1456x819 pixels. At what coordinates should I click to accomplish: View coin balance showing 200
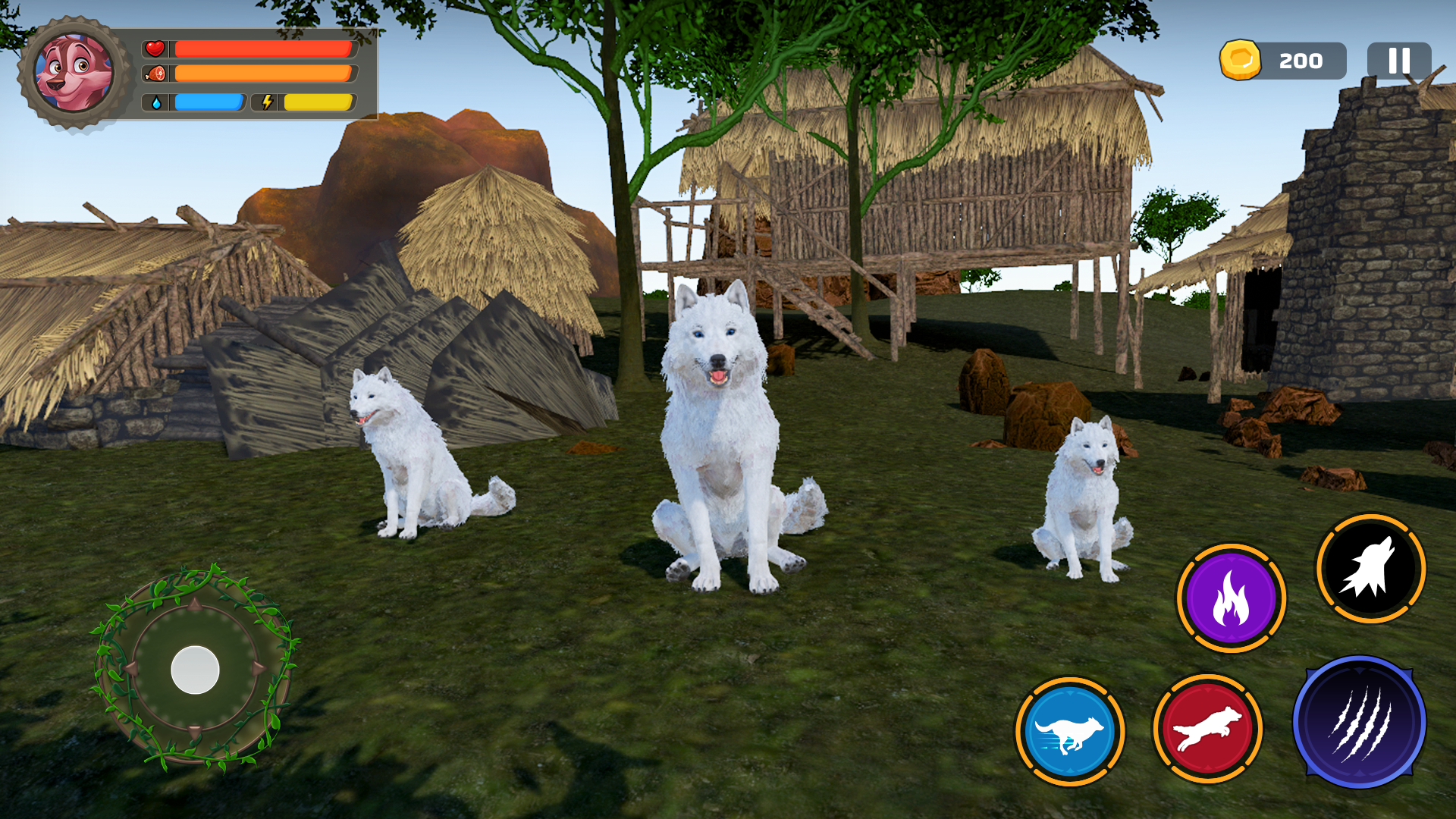pos(1302,61)
